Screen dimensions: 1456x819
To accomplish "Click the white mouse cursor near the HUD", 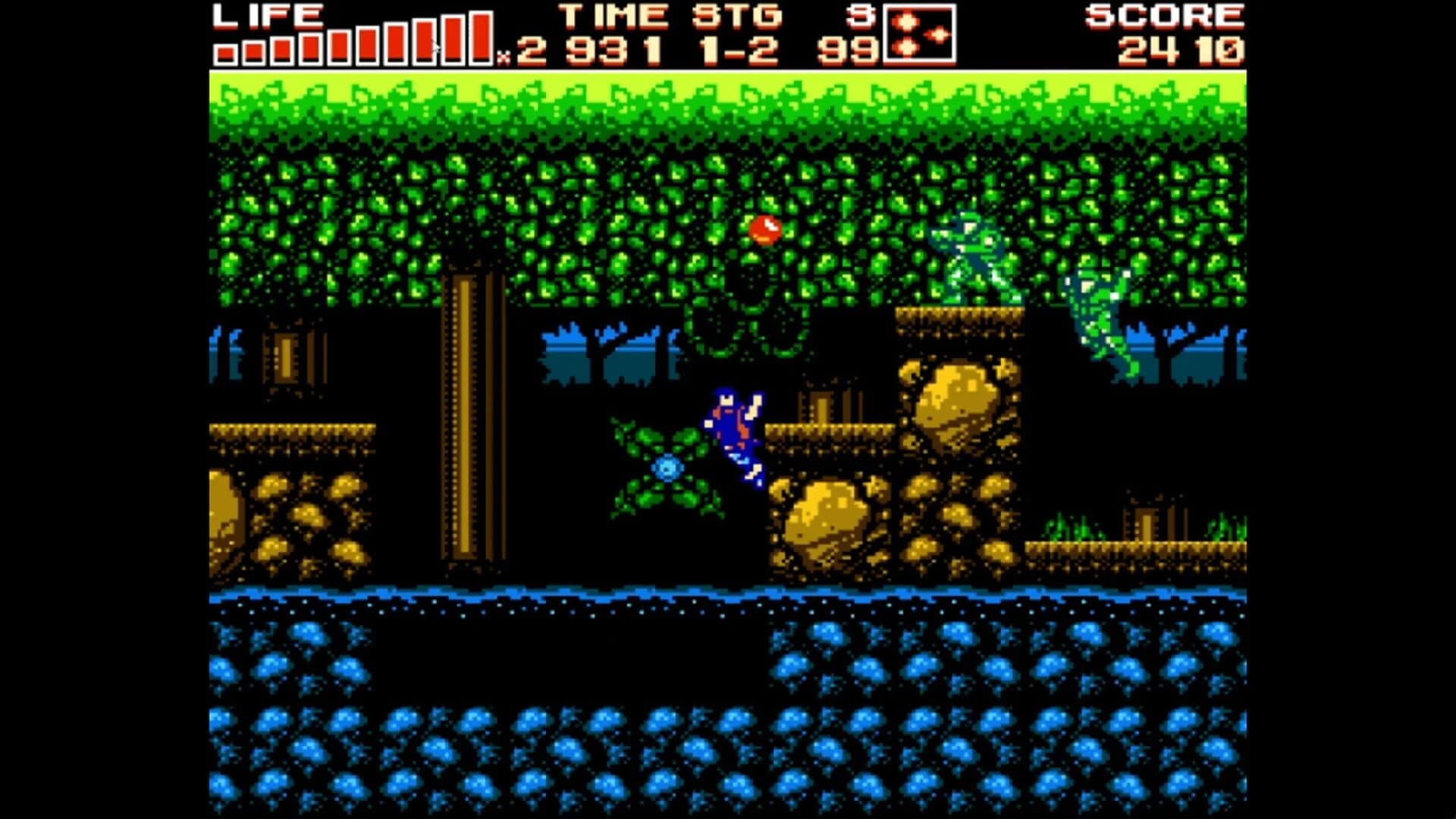I will [436, 44].
